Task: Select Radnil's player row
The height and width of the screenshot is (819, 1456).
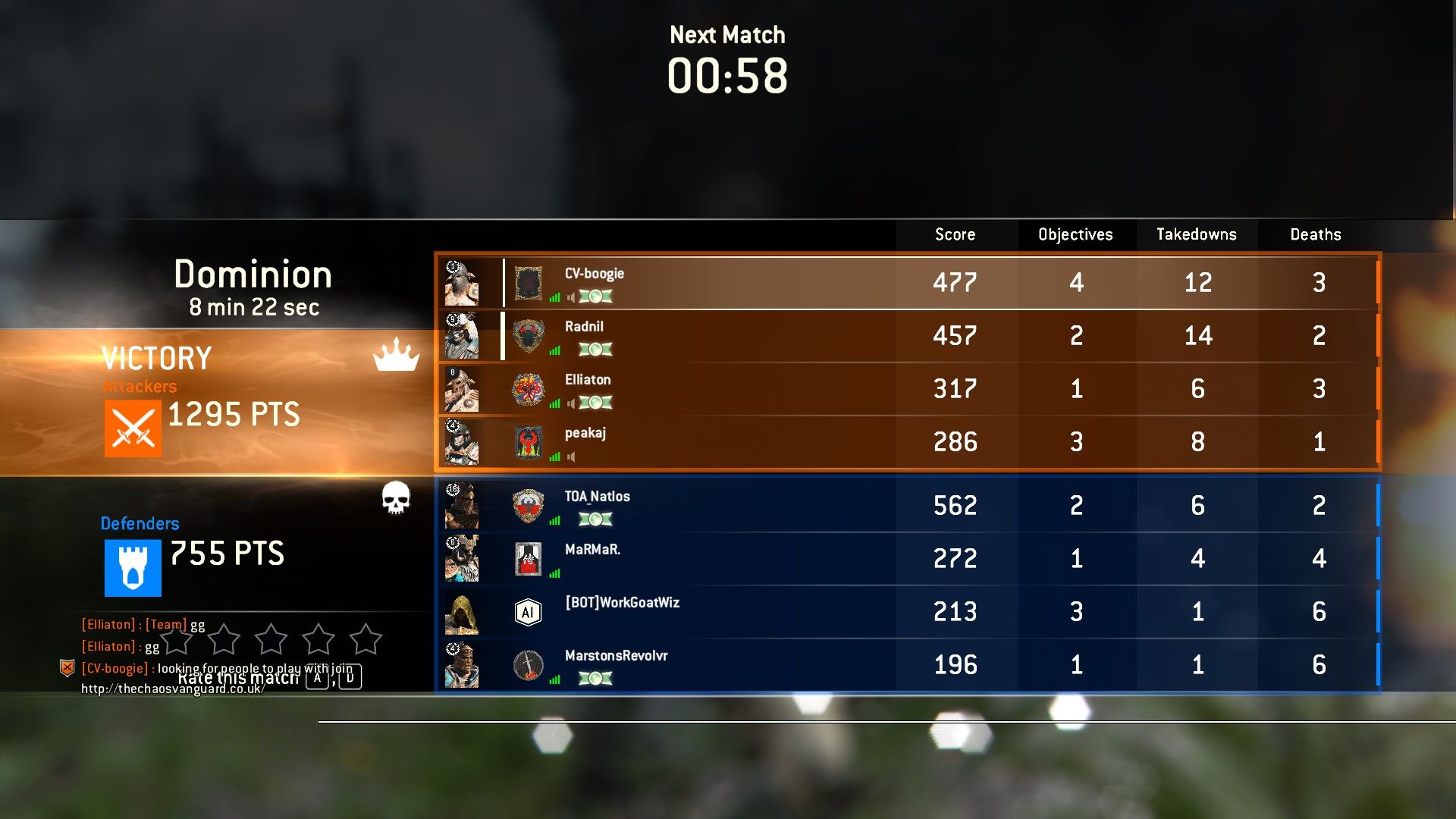Action: point(758,336)
